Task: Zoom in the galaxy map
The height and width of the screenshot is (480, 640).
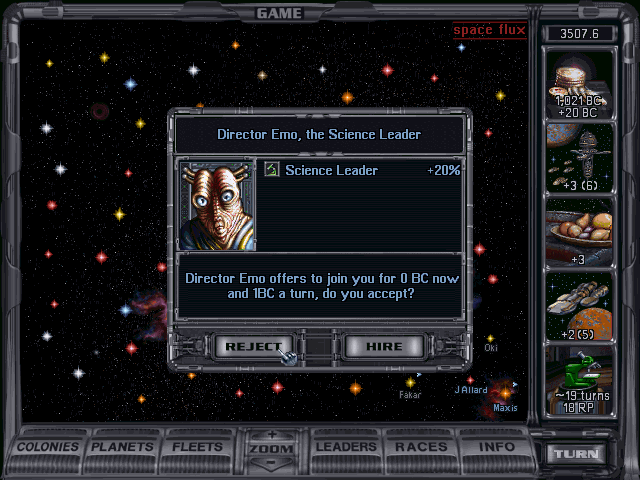Action: tap(271, 435)
